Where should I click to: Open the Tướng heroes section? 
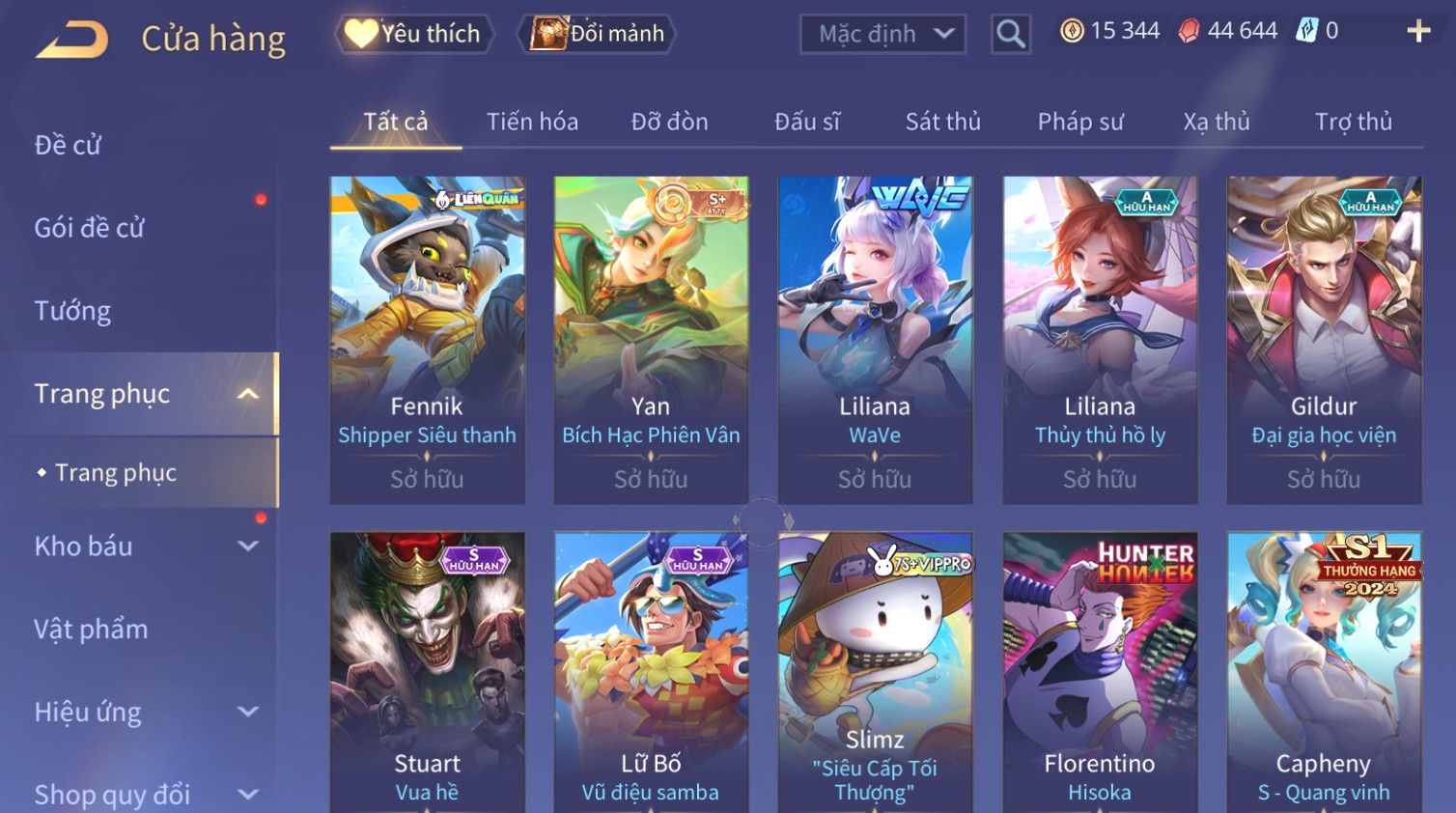(72, 311)
